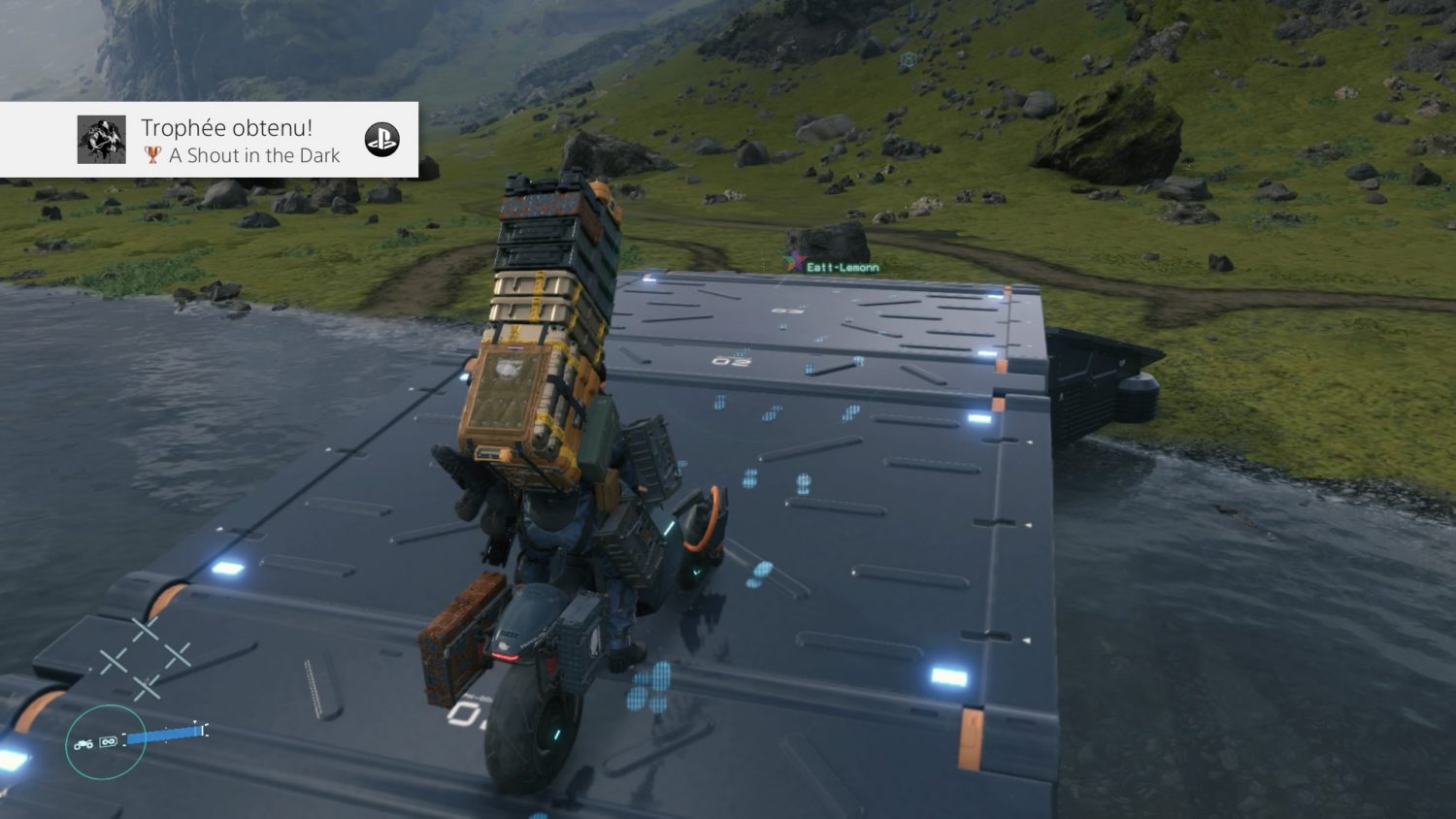Click the trophy thumbnail image in the notification

[x=102, y=140]
